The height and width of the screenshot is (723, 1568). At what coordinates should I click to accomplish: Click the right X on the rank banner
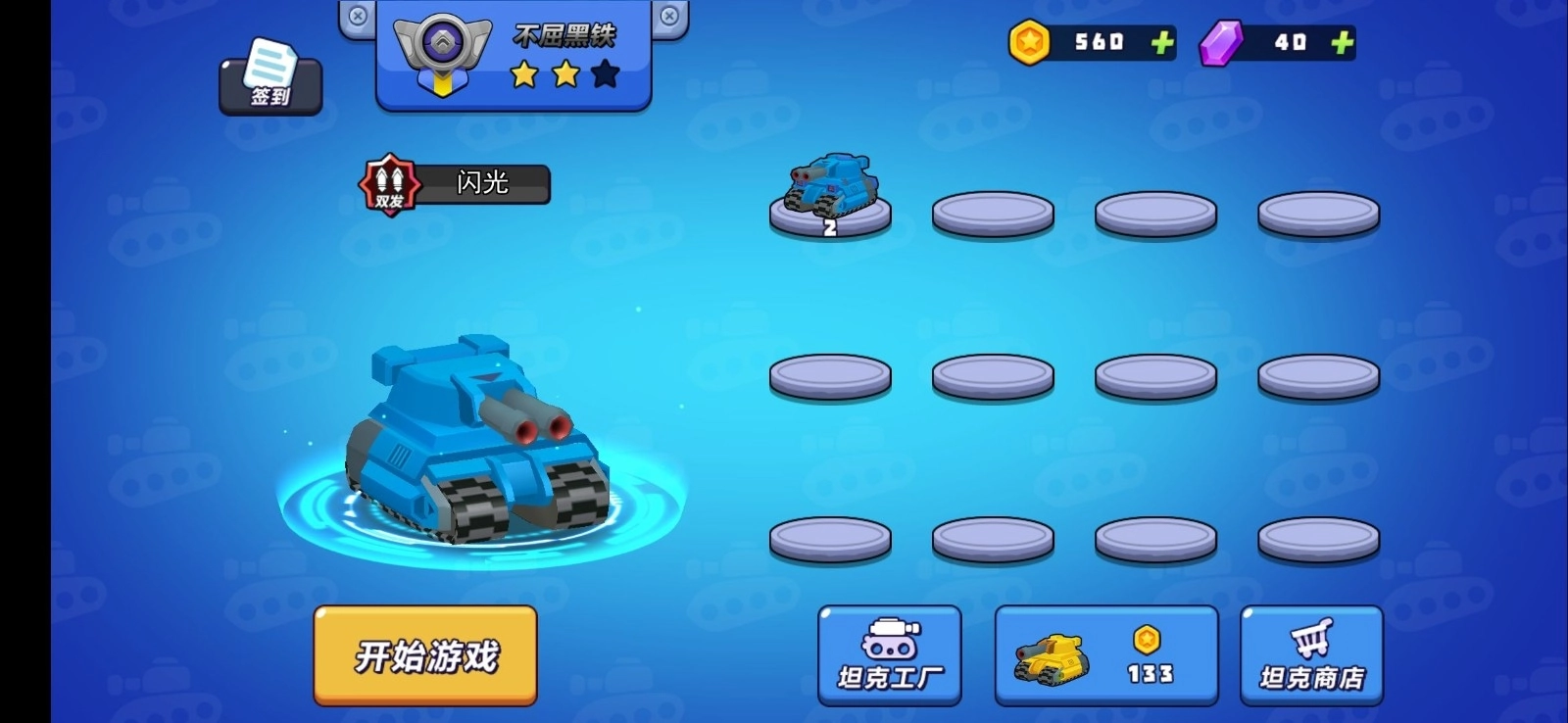669,15
